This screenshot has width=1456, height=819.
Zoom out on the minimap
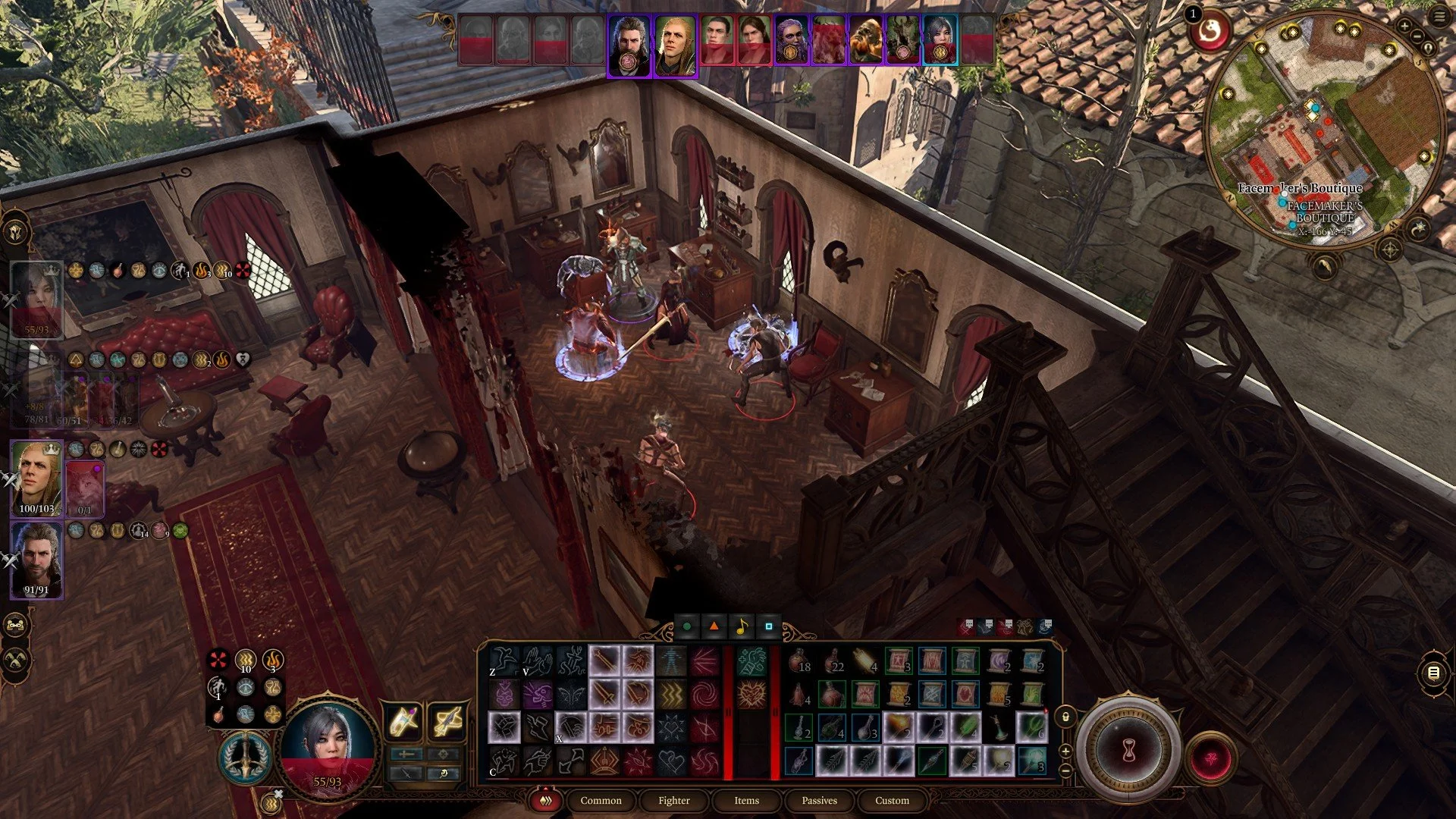[x=1416, y=36]
